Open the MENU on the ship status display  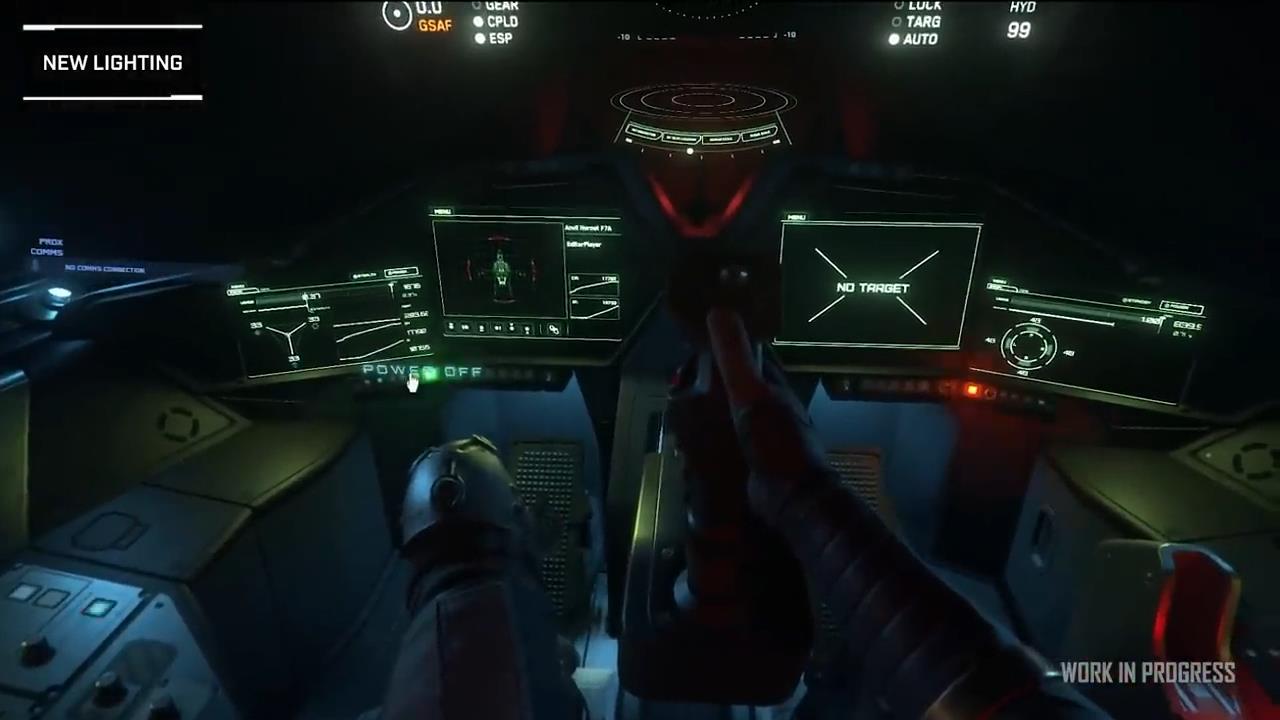click(445, 212)
